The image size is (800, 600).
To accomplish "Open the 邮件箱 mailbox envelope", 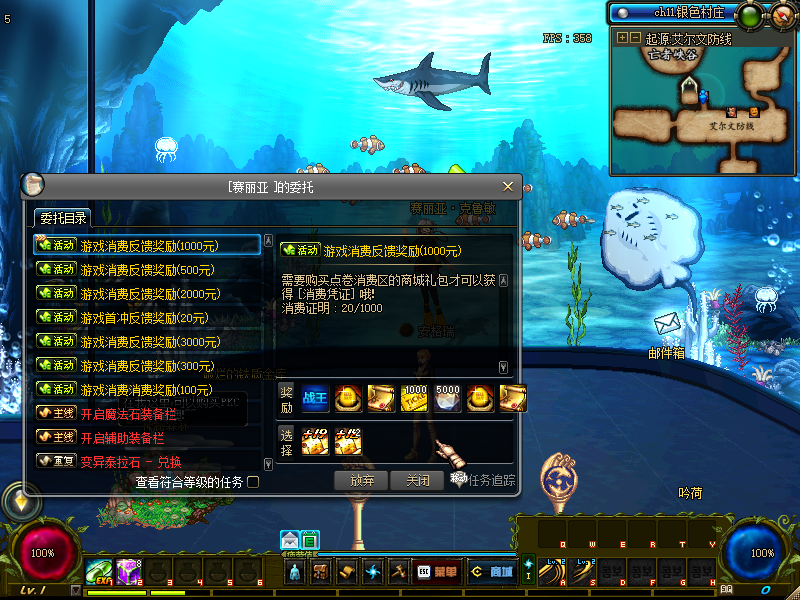I will click(x=667, y=325).
